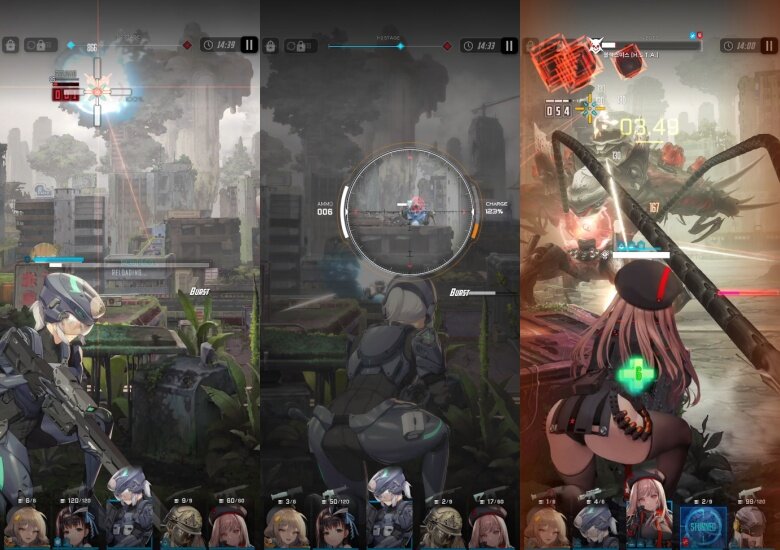The image size is (780, 550).
Task: Pause the battle beside the 14:39 timer
Action: point(249,45)
